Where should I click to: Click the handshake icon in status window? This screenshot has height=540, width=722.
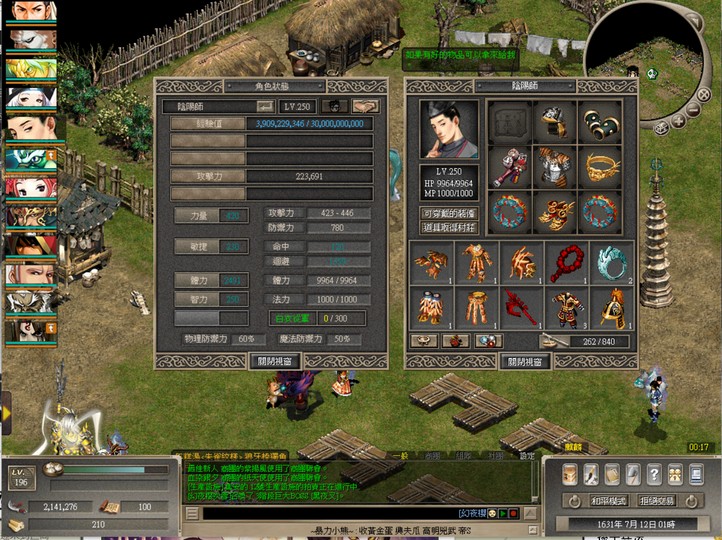[366, 106]
